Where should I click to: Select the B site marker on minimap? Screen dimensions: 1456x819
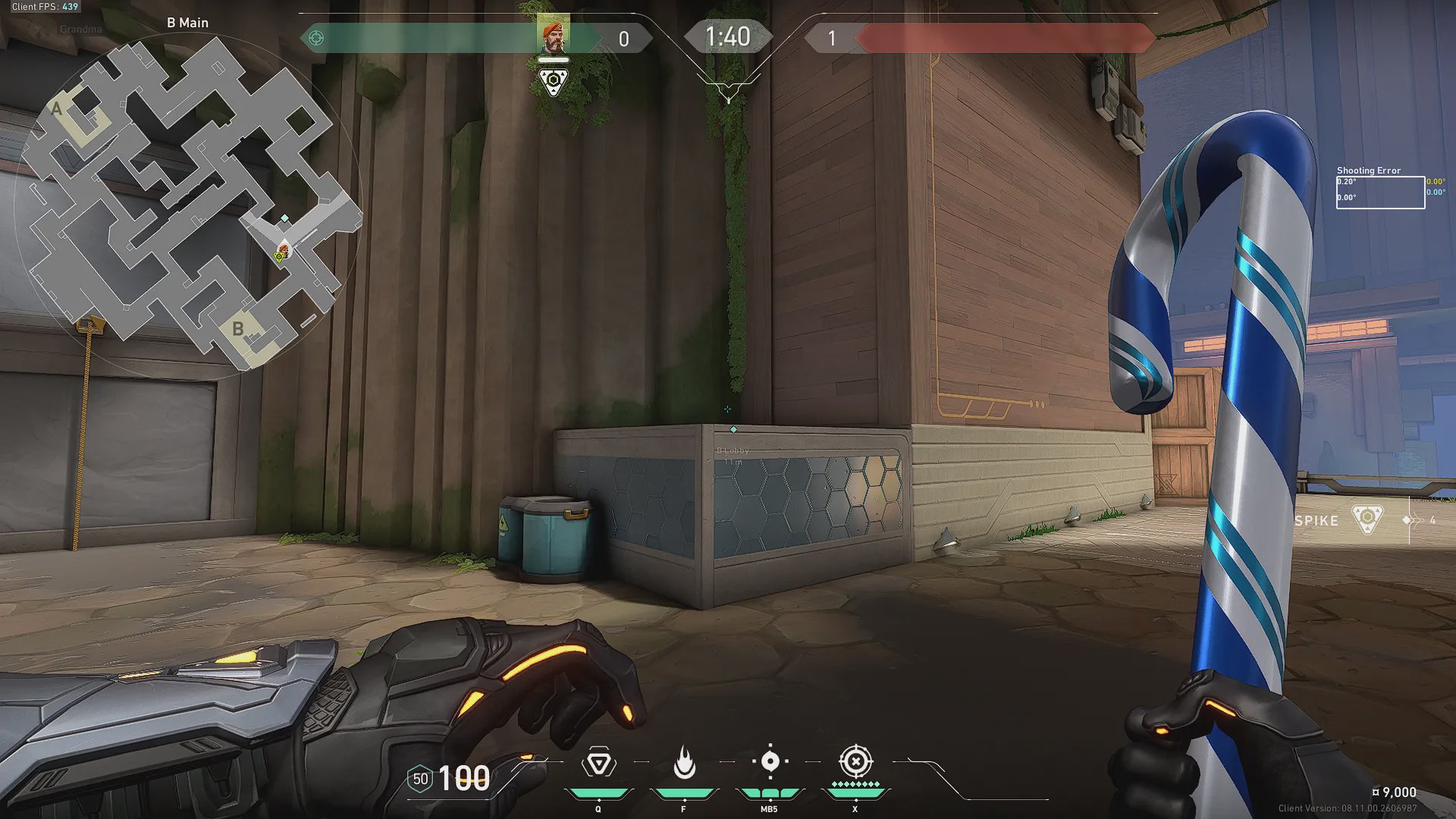(238, 329)
